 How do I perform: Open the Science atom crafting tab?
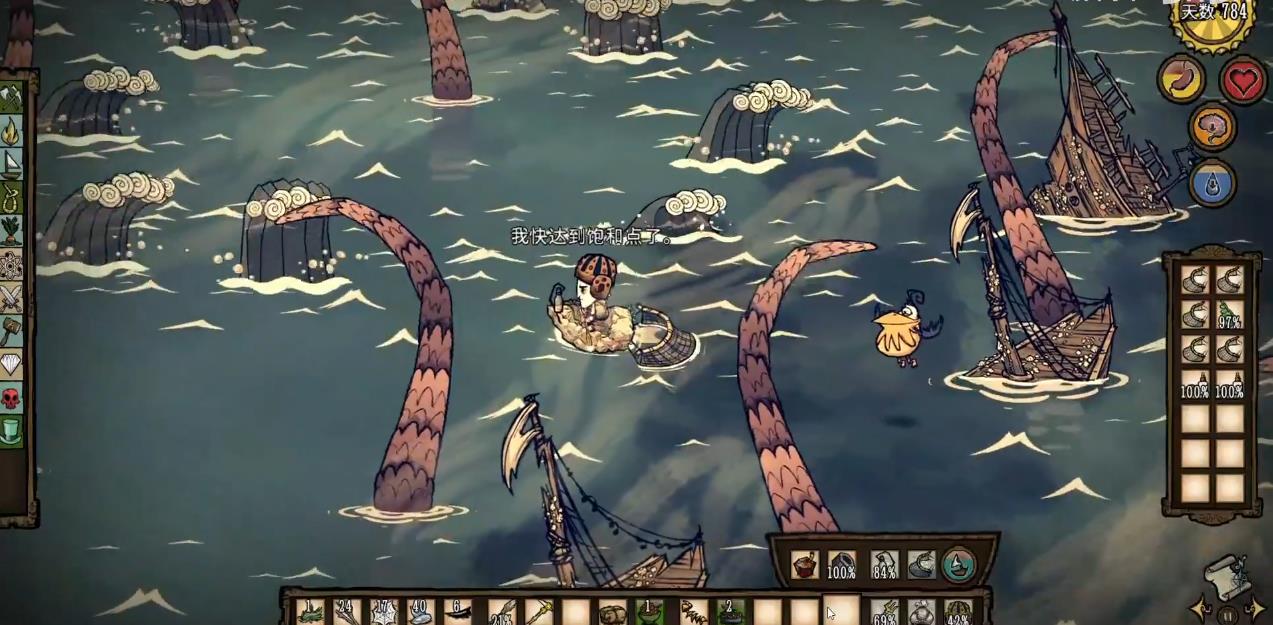11,264
